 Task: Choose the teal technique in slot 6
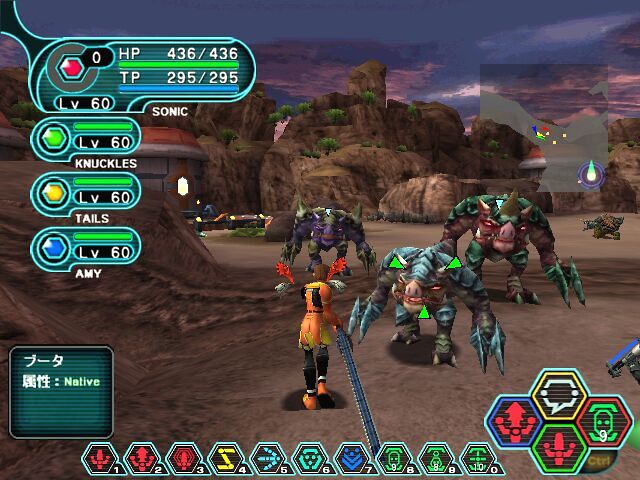(x=310, y=459)
